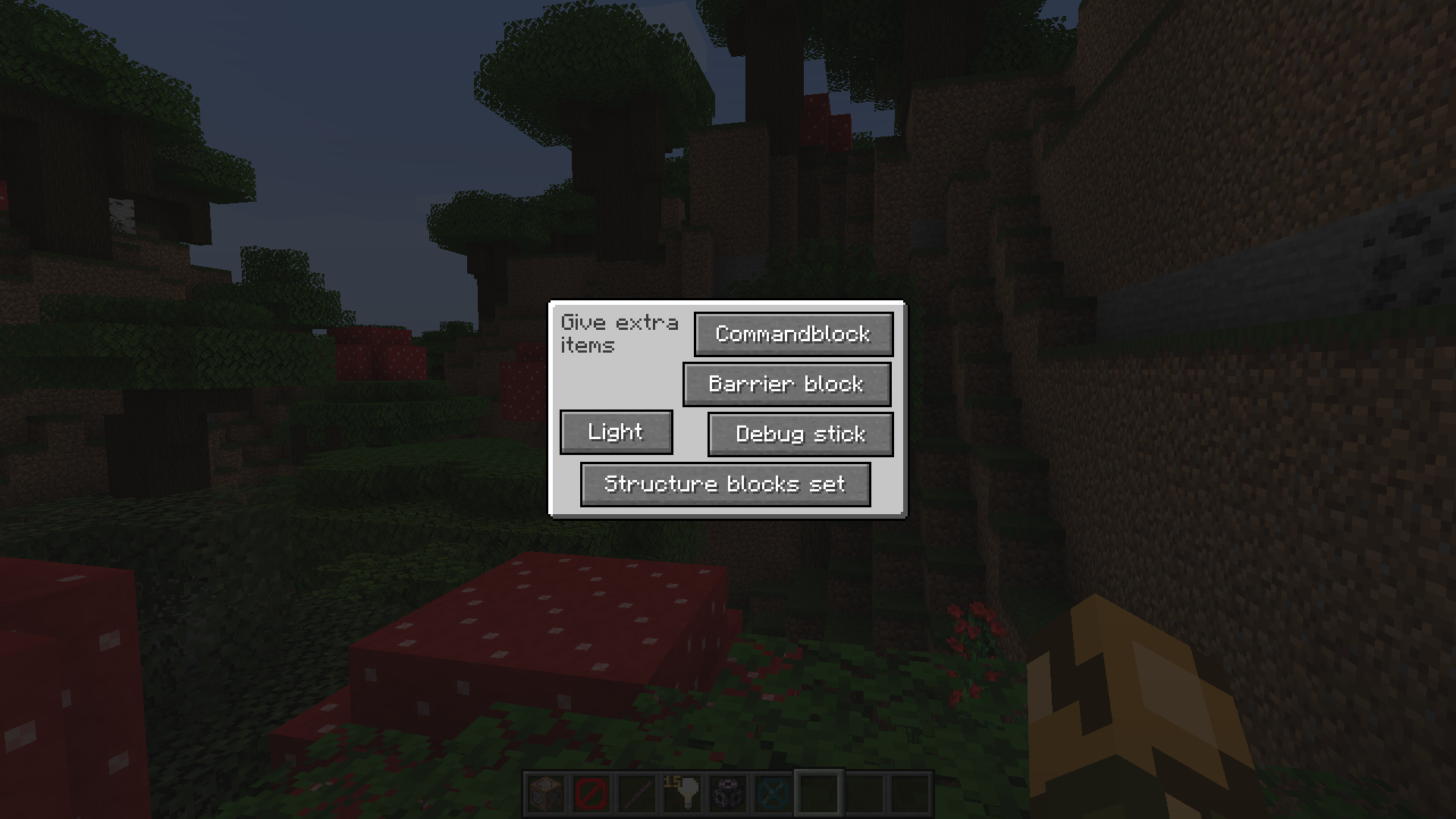1456x819 pixels.
Task: Choose the structure block in the hotbar
Action: (727, 794)
